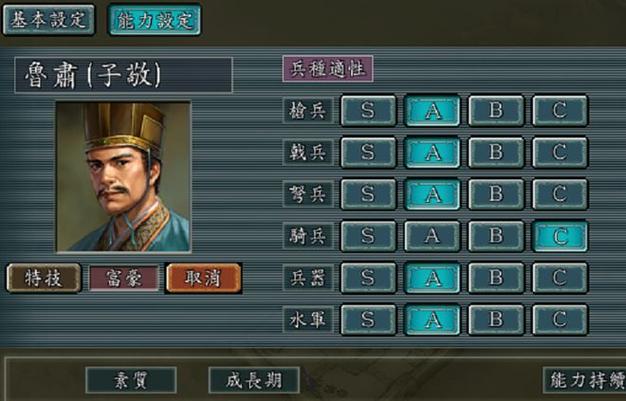
Task: Click the 成長期 button
Action: (254, 380)
